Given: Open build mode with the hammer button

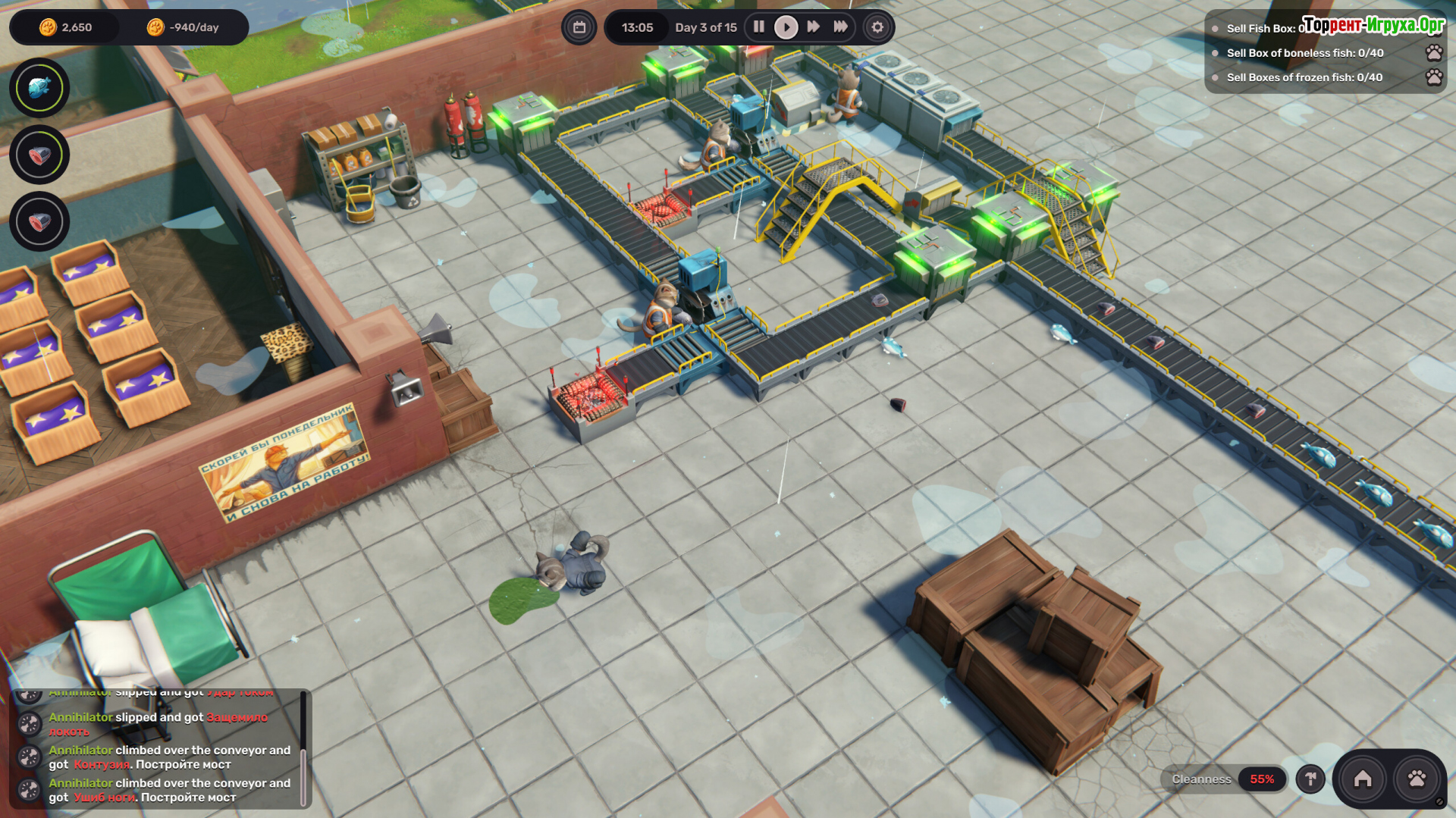Looking at the screenshot, I should (1310, 779).
